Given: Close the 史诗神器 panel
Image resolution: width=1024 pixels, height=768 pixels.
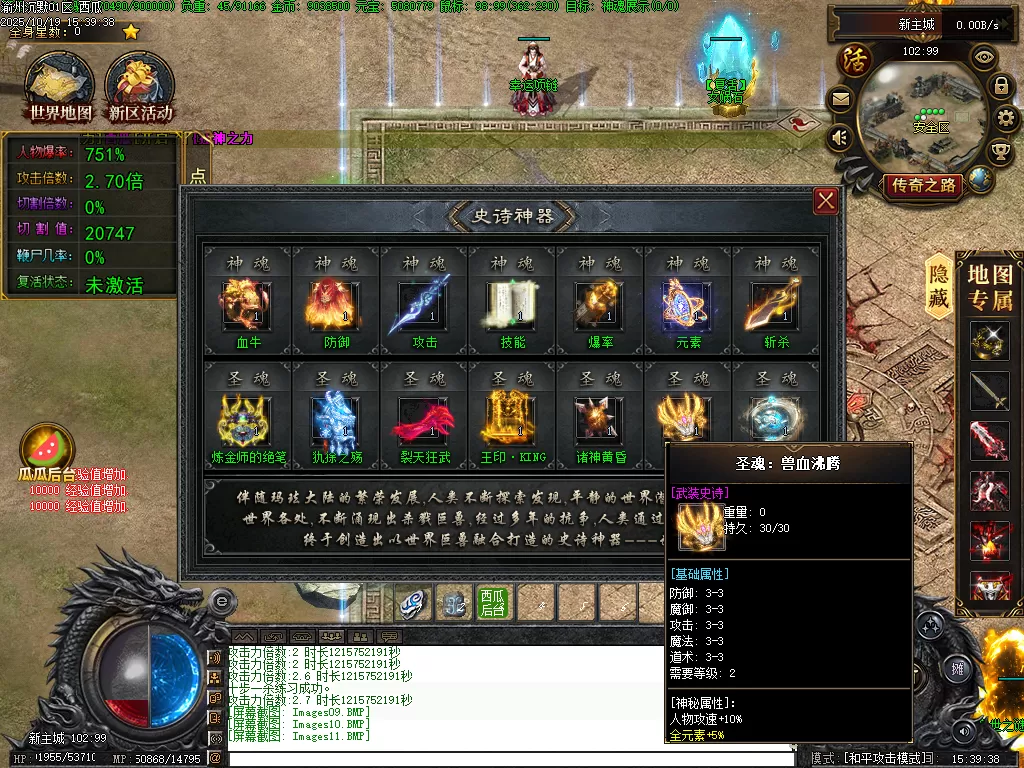Looking at the screenshot, I should click(x=826, y=202).
